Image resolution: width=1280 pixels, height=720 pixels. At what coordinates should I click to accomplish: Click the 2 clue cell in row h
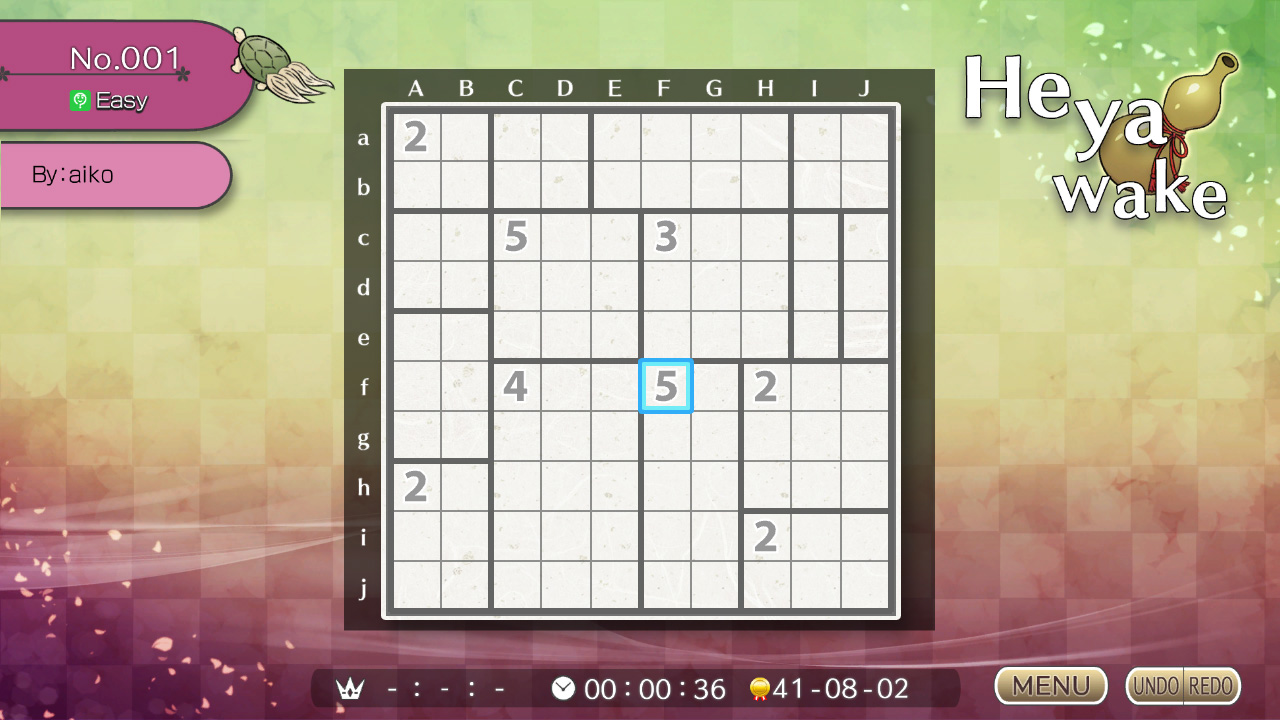(415, 487)
